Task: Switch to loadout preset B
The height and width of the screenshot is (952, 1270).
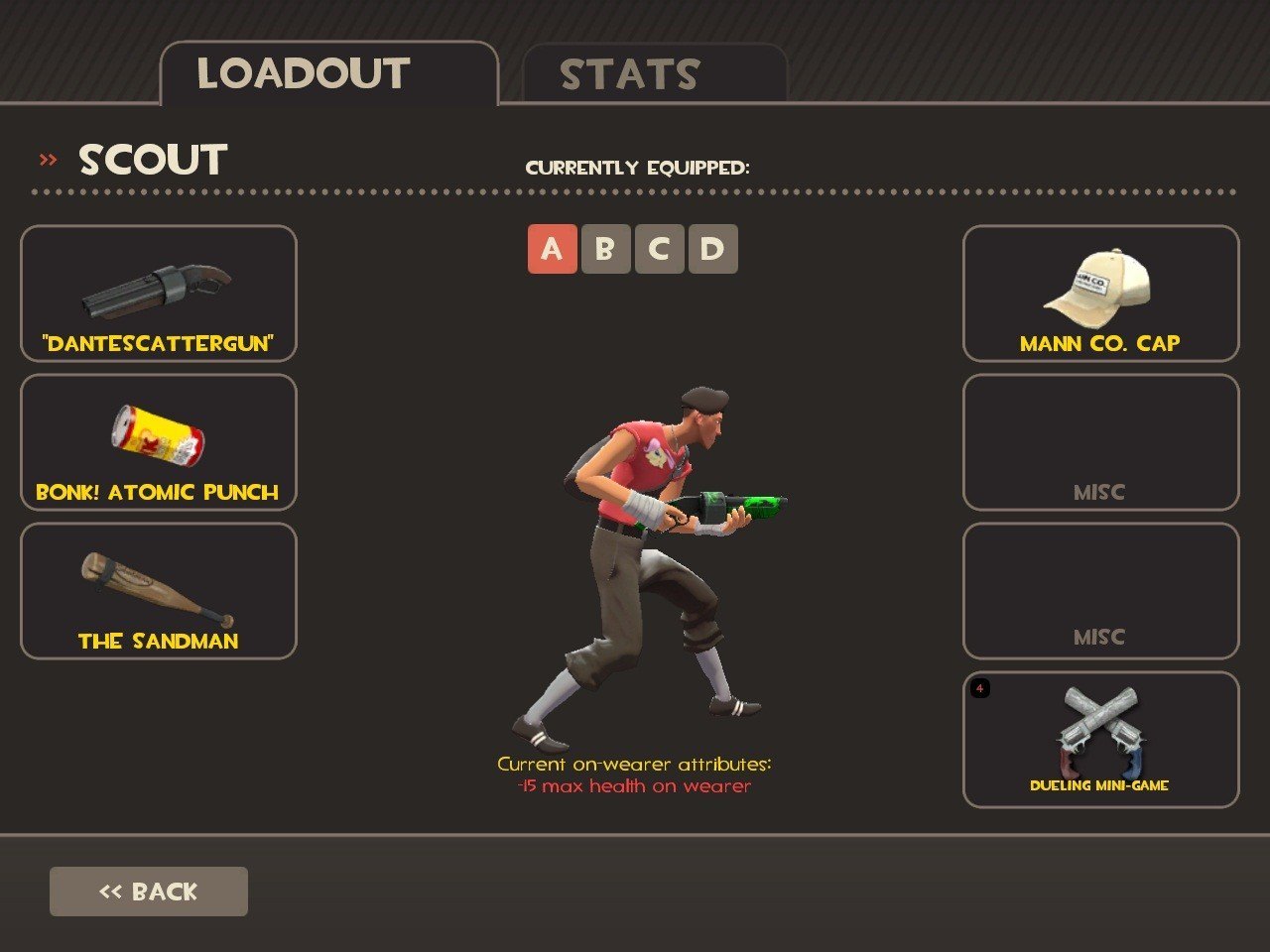Action: tap(605, 249)
